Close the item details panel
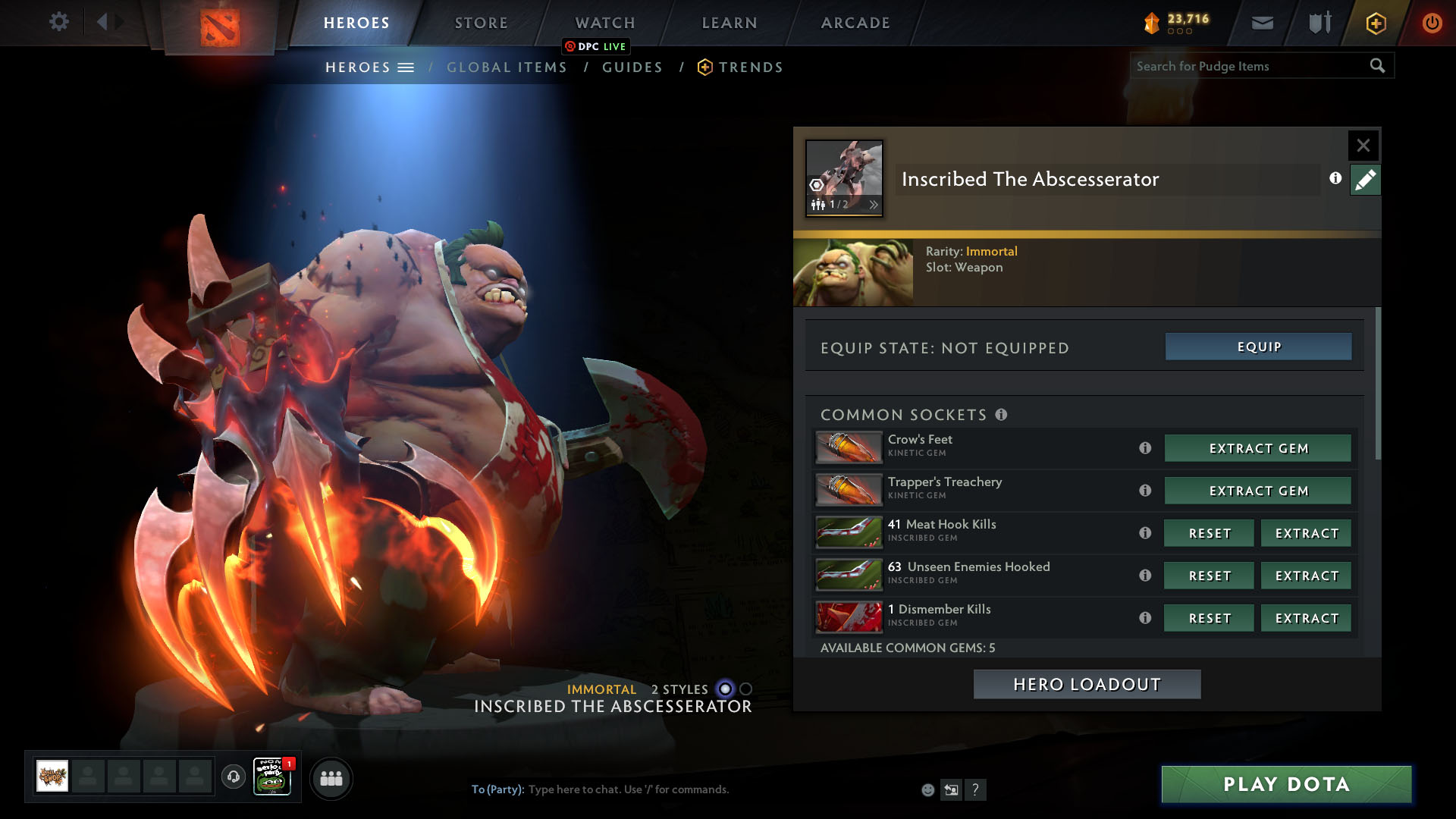 (x=1363, y=145)
